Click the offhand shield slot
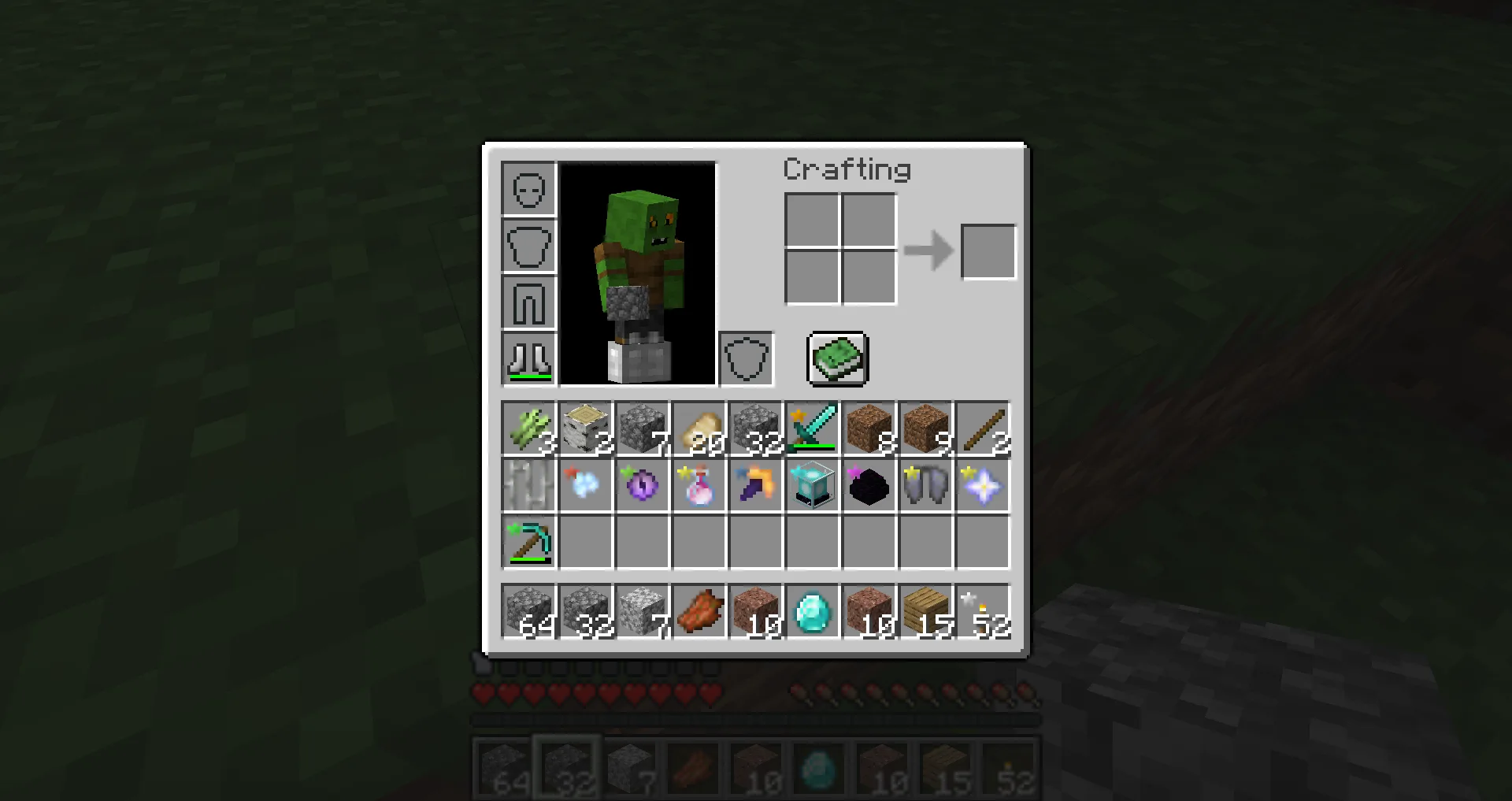This screenshot has width=1512, height=801. click(745, 358)
